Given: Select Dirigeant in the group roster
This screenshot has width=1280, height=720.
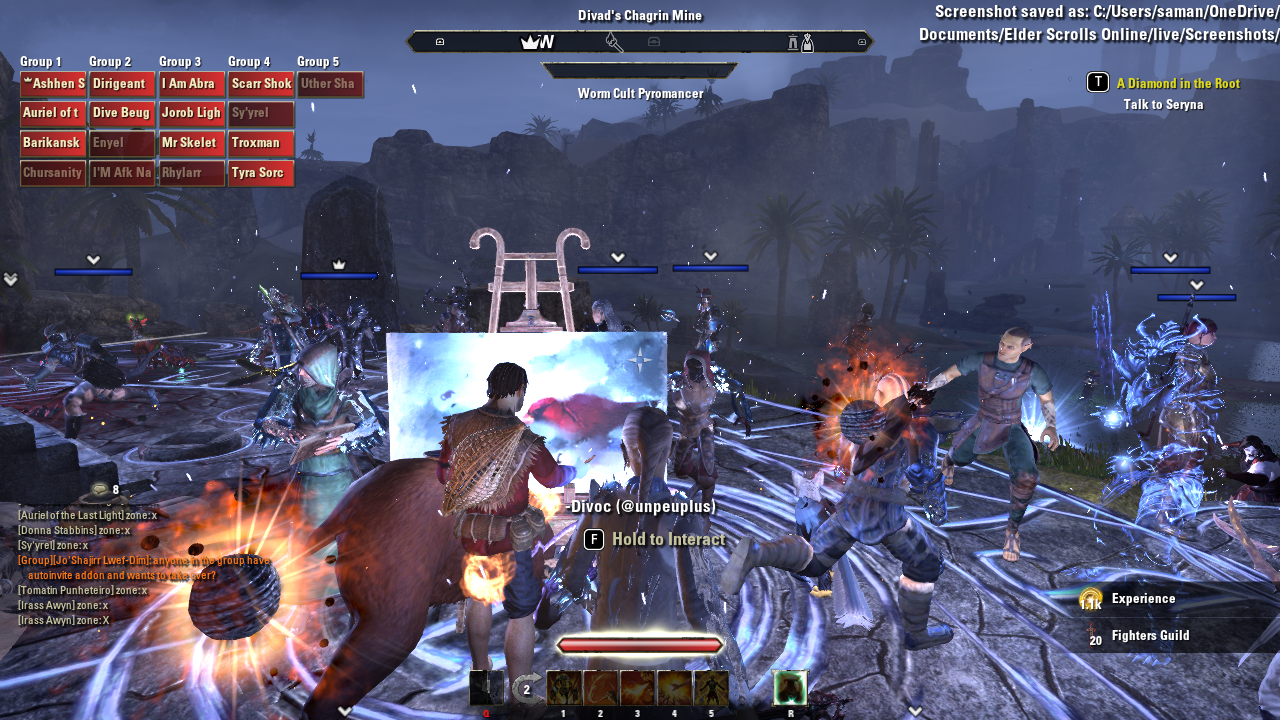Looking at the screenshot, I should [x=121, y=83].
